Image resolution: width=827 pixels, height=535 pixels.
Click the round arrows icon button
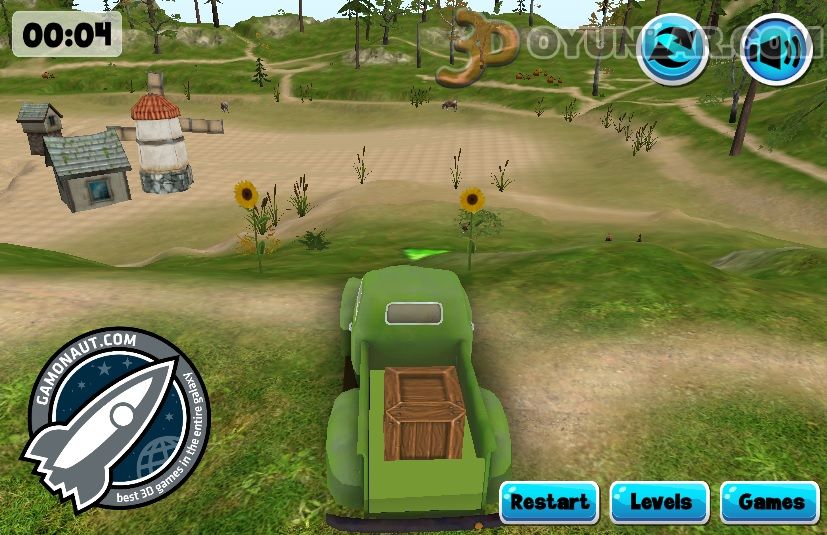click(672, 49)
